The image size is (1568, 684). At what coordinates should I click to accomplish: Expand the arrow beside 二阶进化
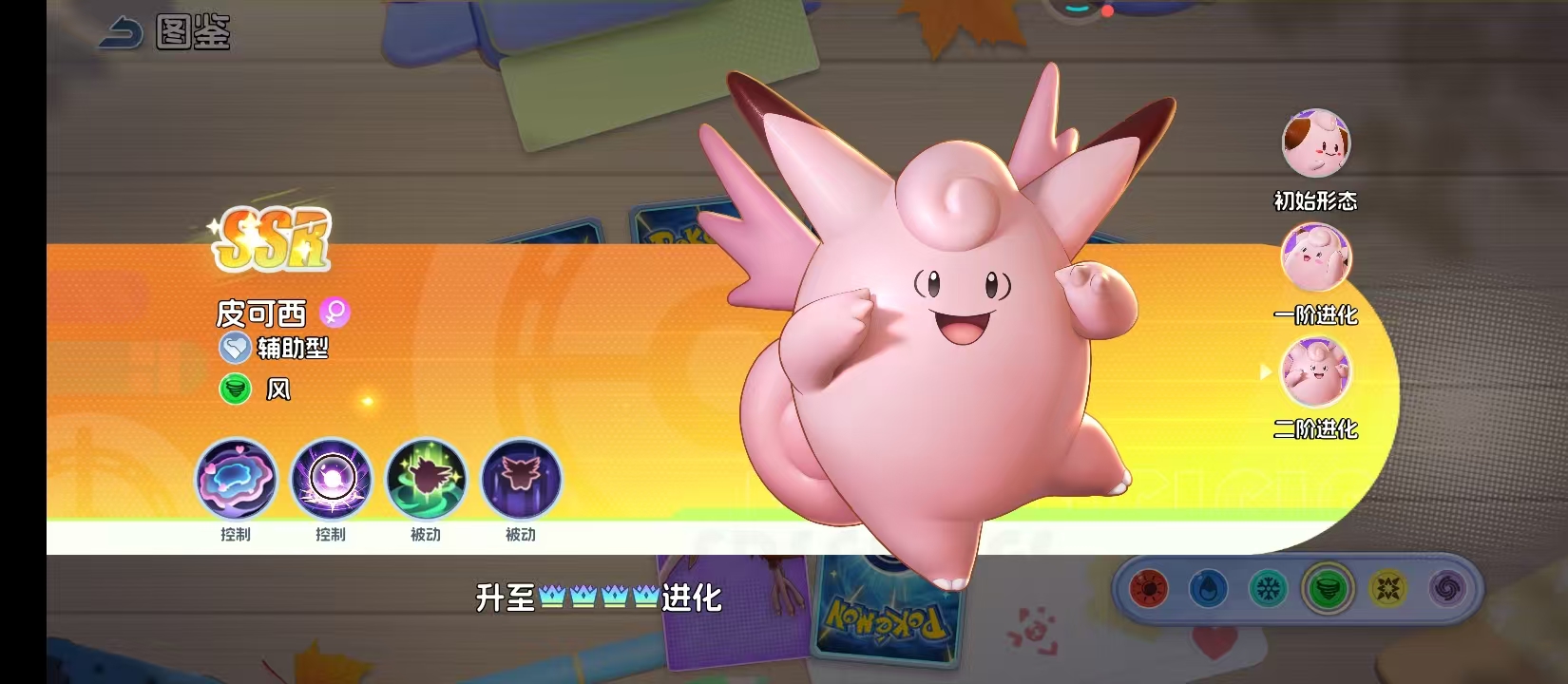coord(1267,372)
